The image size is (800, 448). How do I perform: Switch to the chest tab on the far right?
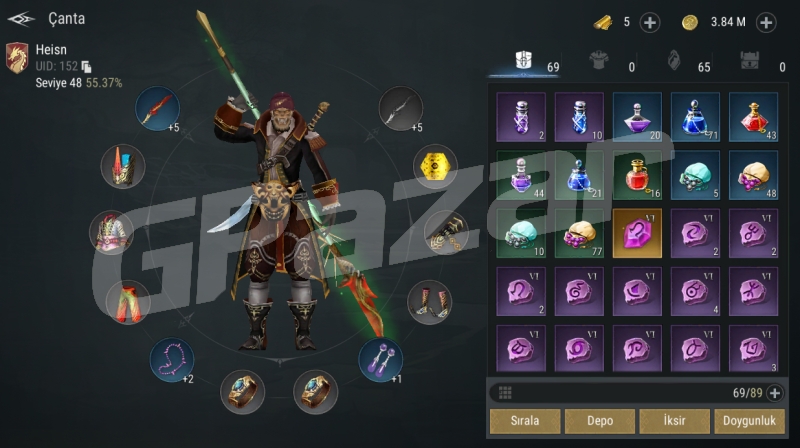tap(749, 62)
